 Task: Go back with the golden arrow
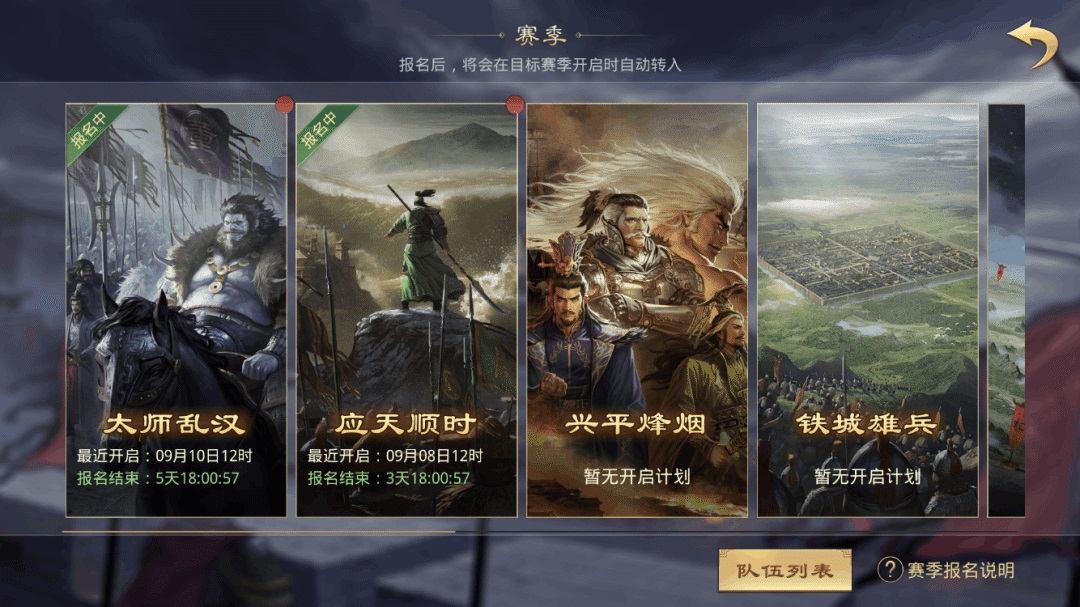[x=1032, y=45]
